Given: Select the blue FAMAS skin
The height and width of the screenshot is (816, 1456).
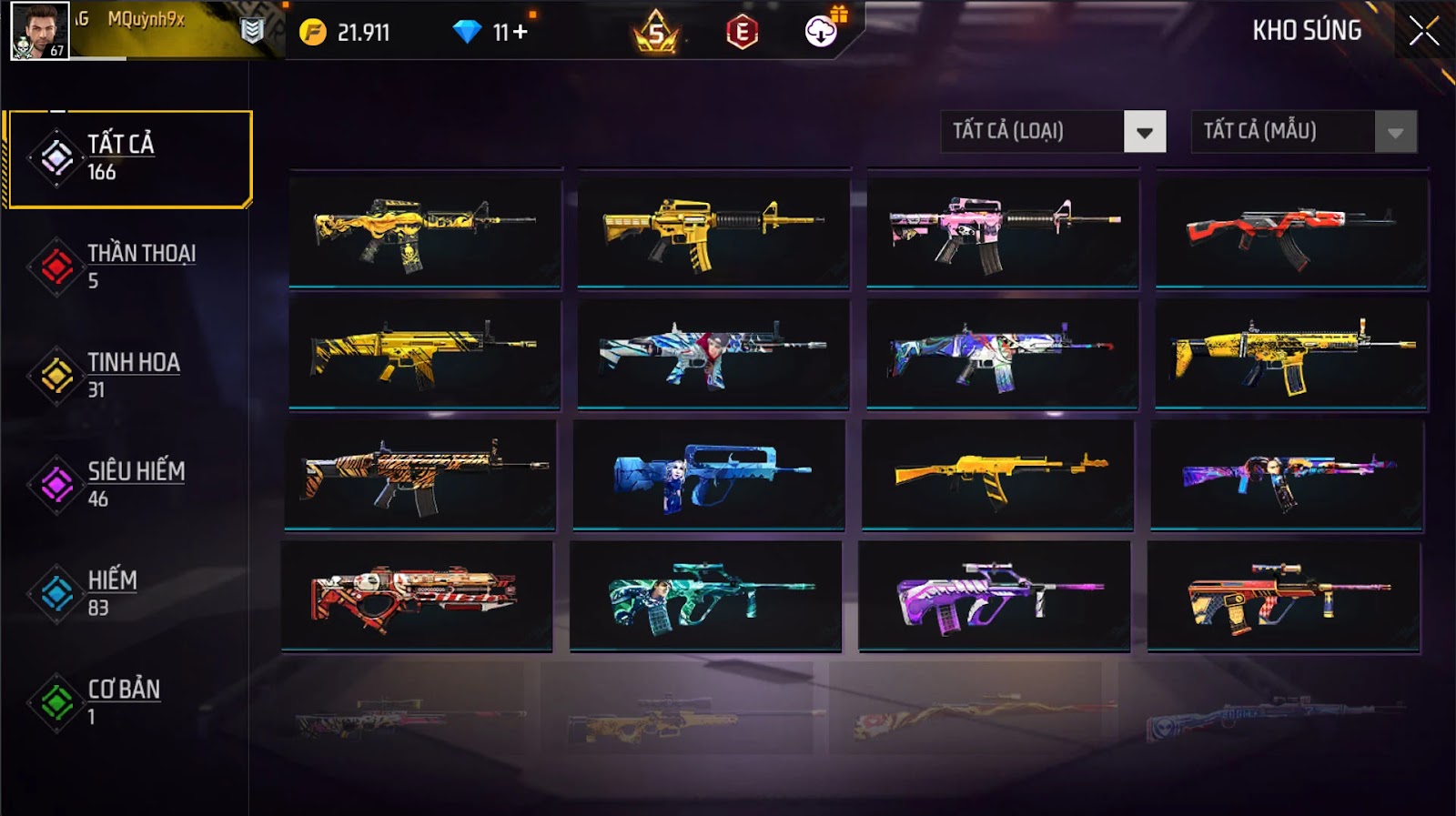Looking at the screenshot, I should (709, 475).
